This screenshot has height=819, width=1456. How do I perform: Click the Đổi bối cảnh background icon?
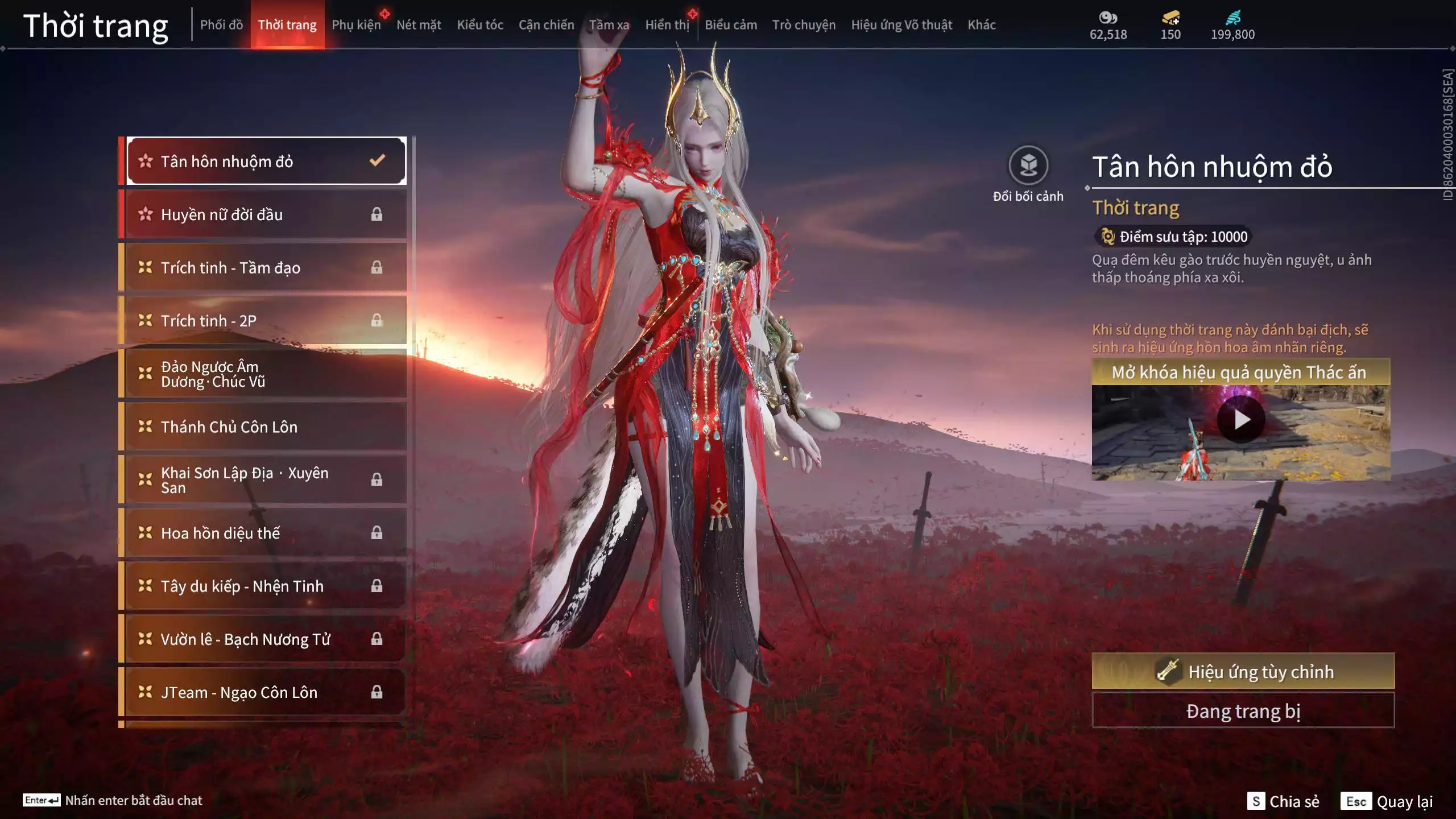1028,166
